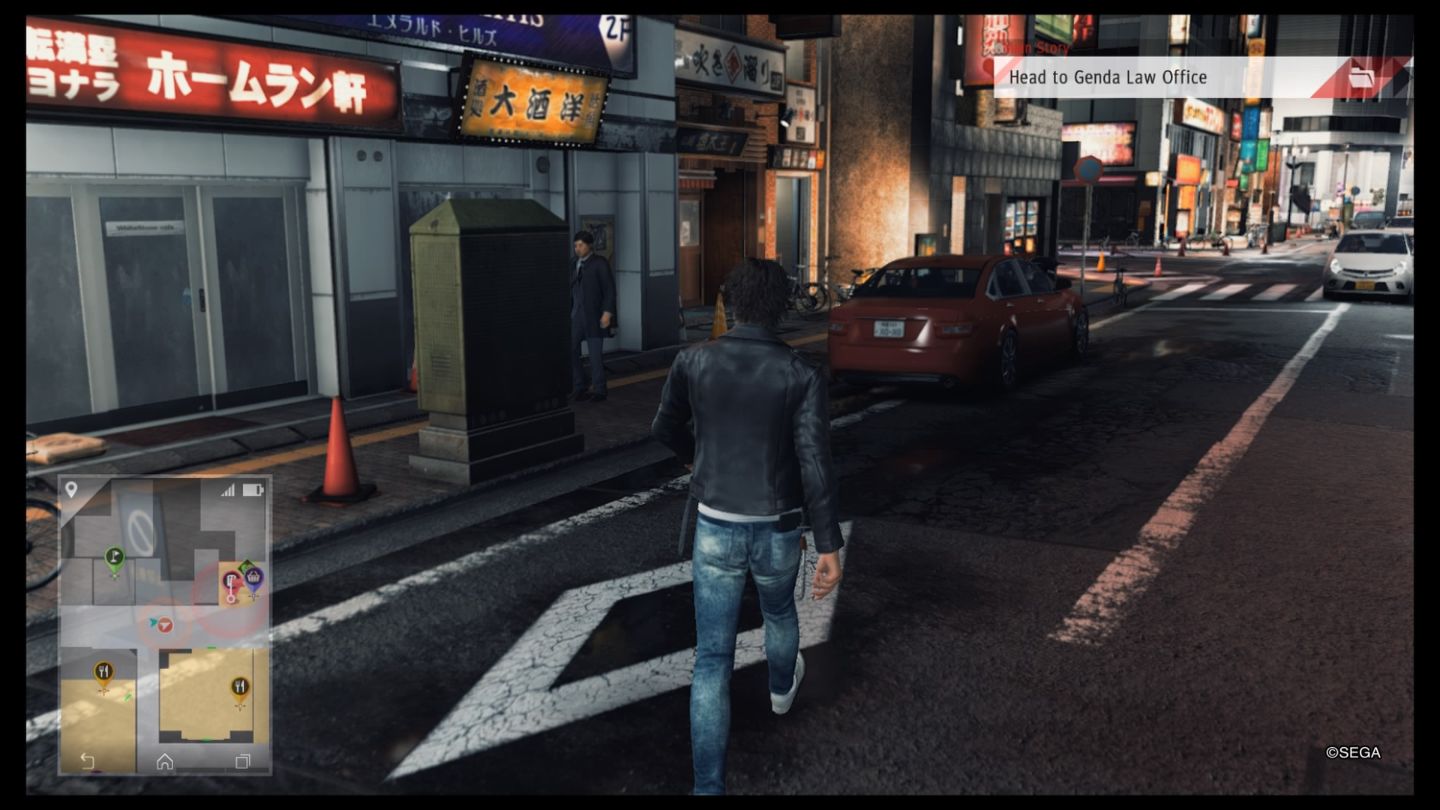Click the red player arrow on the minimap
Viewport: 1440px width, 810px height.
(165, 625)
